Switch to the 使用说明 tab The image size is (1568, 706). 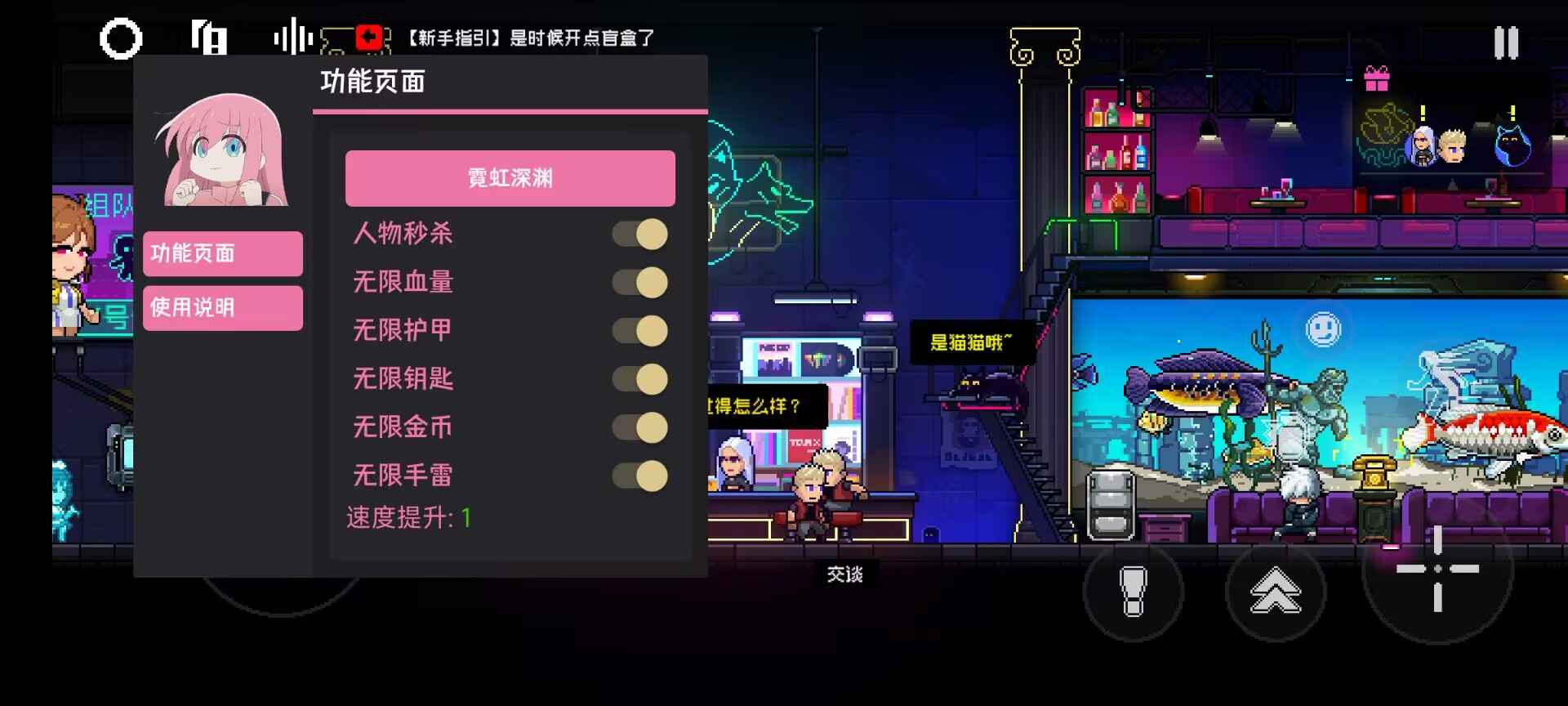(x=221, y=308)
